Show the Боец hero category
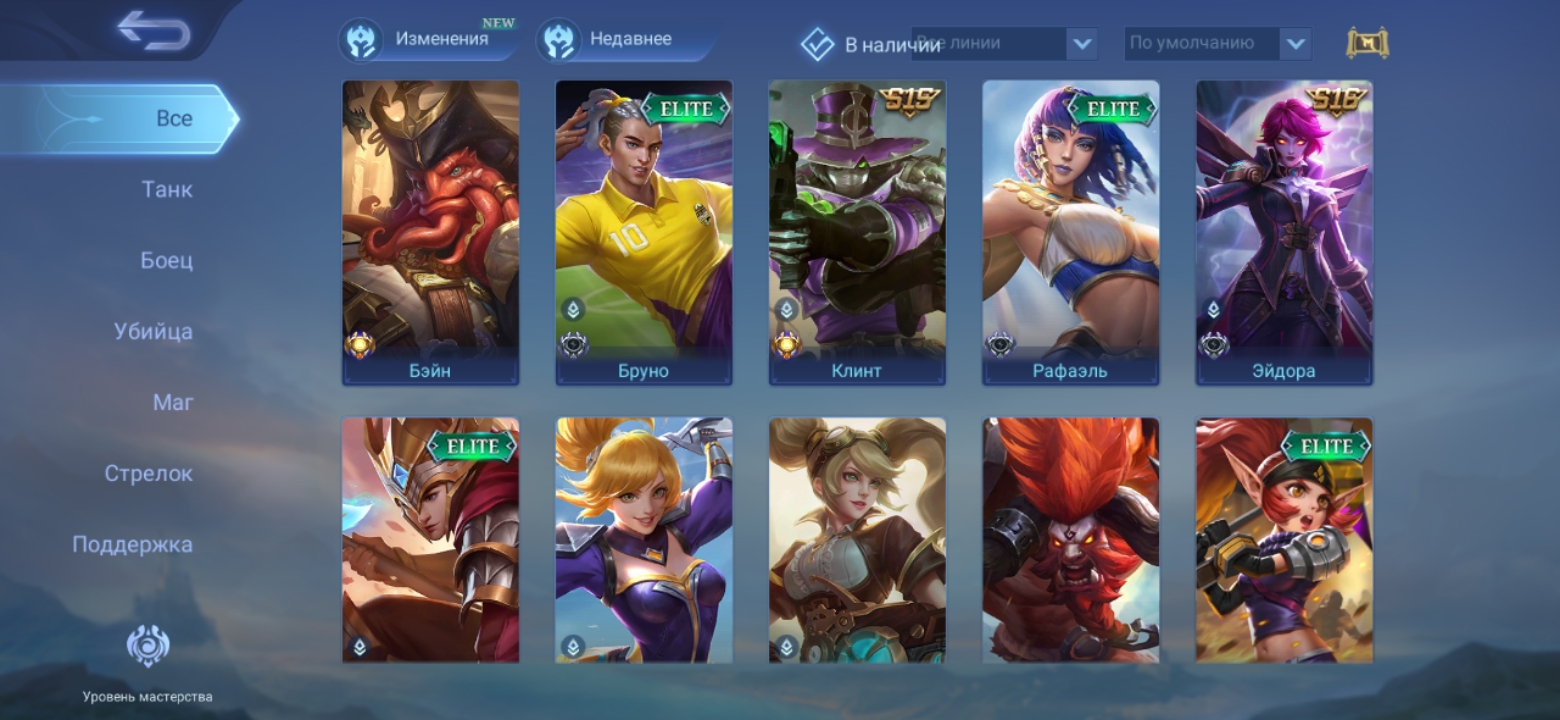 tap(166, 260)
